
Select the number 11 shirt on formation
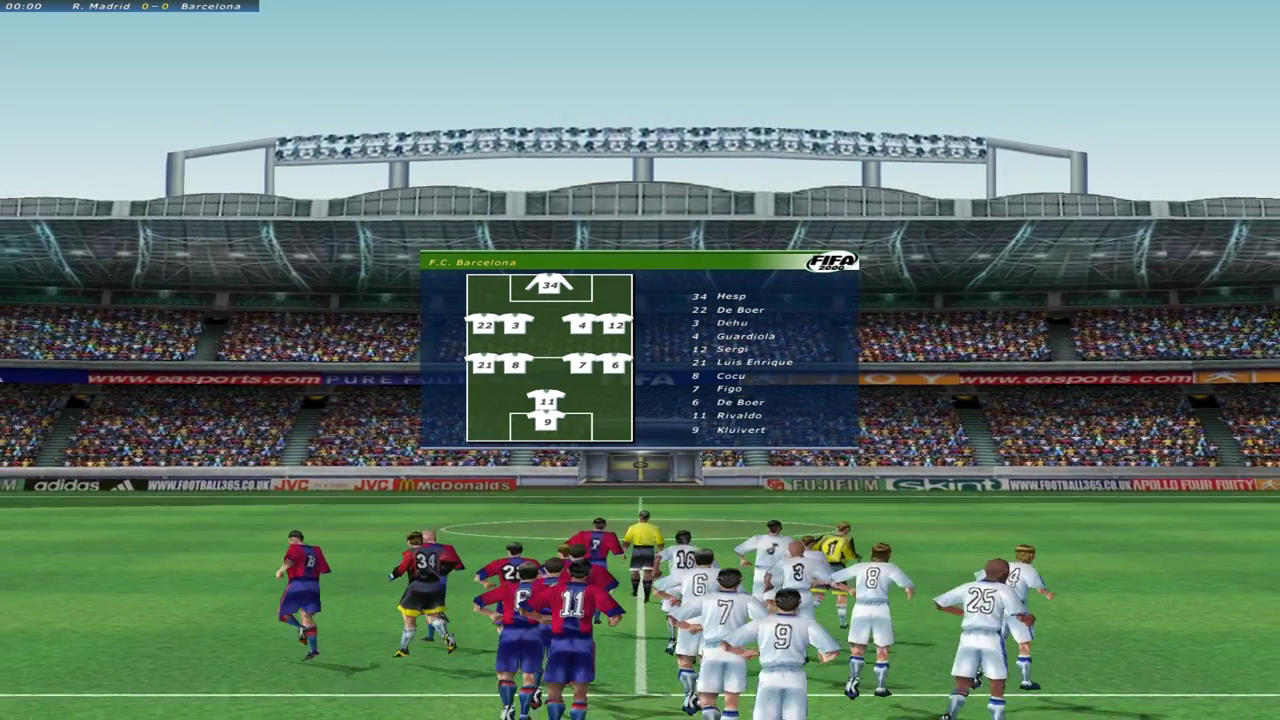click(546, 402)
